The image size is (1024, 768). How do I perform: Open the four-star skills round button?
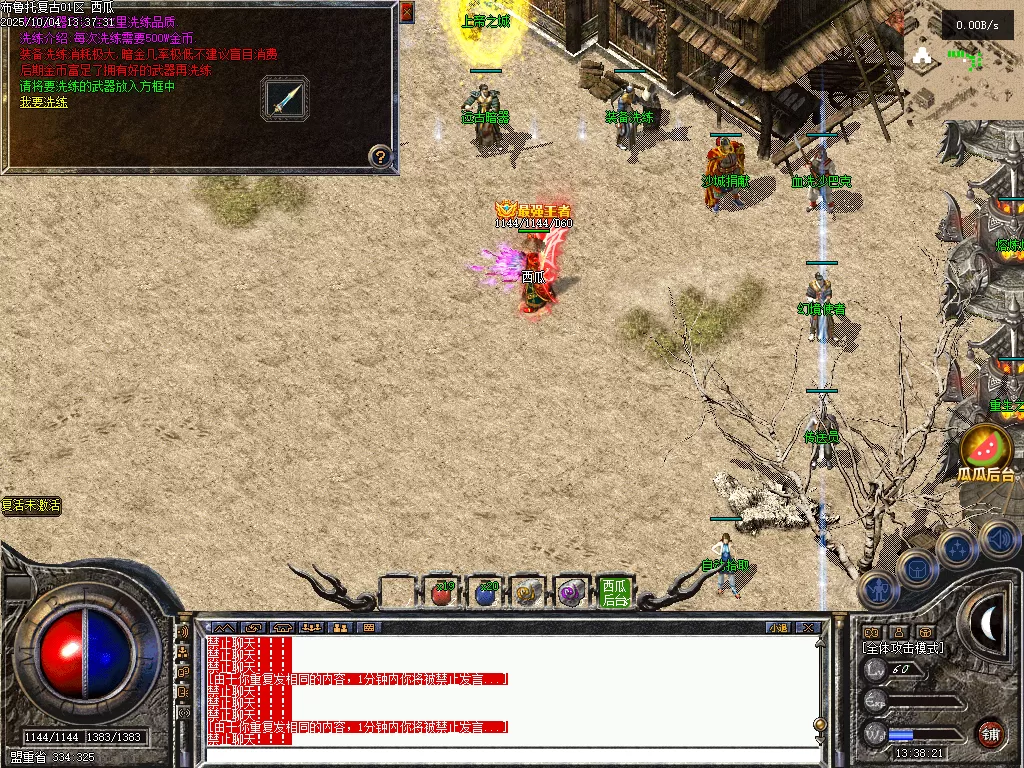tap(956, 549)
